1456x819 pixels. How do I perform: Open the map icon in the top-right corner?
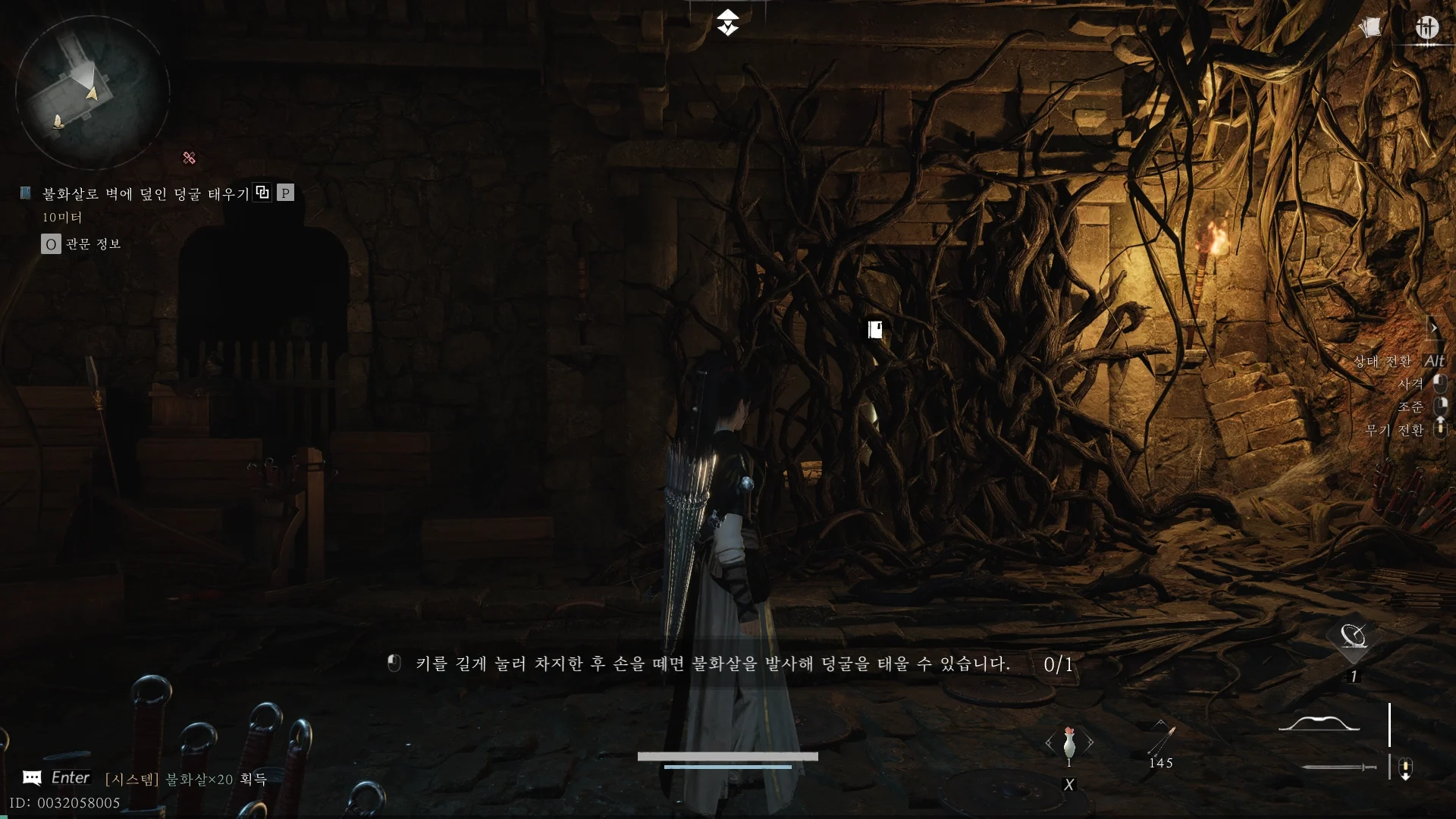point(1428,28)
